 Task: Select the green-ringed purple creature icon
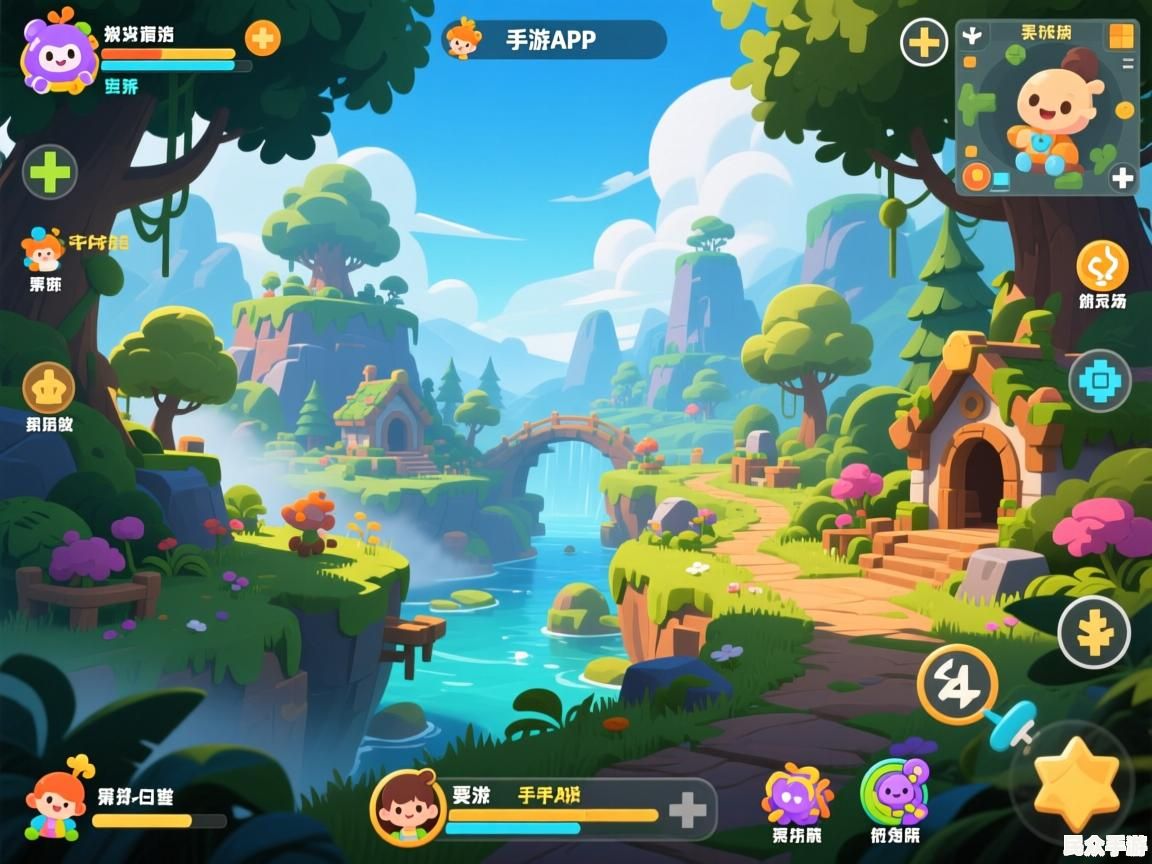[895, 792]
